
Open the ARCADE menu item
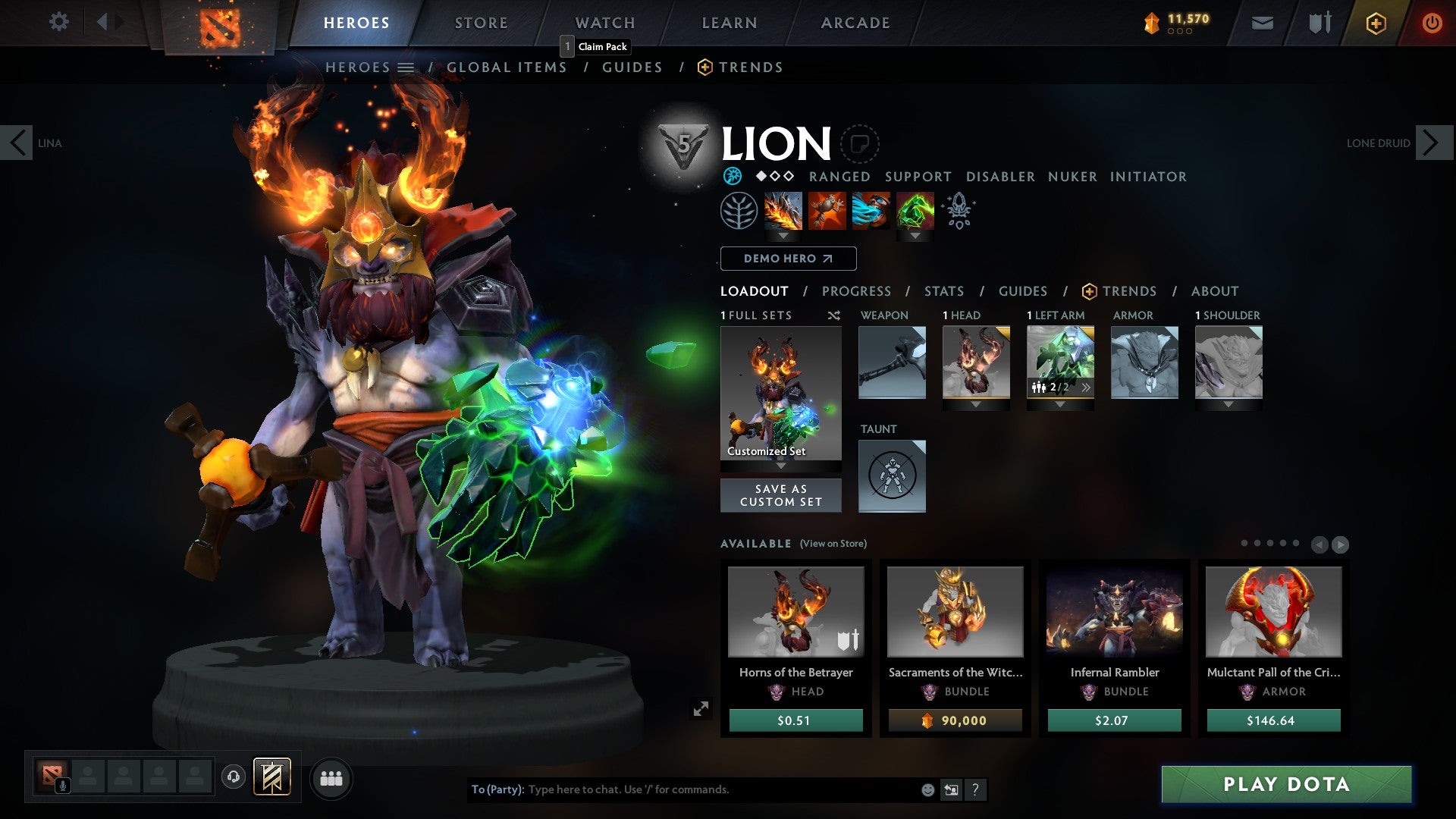855,22
